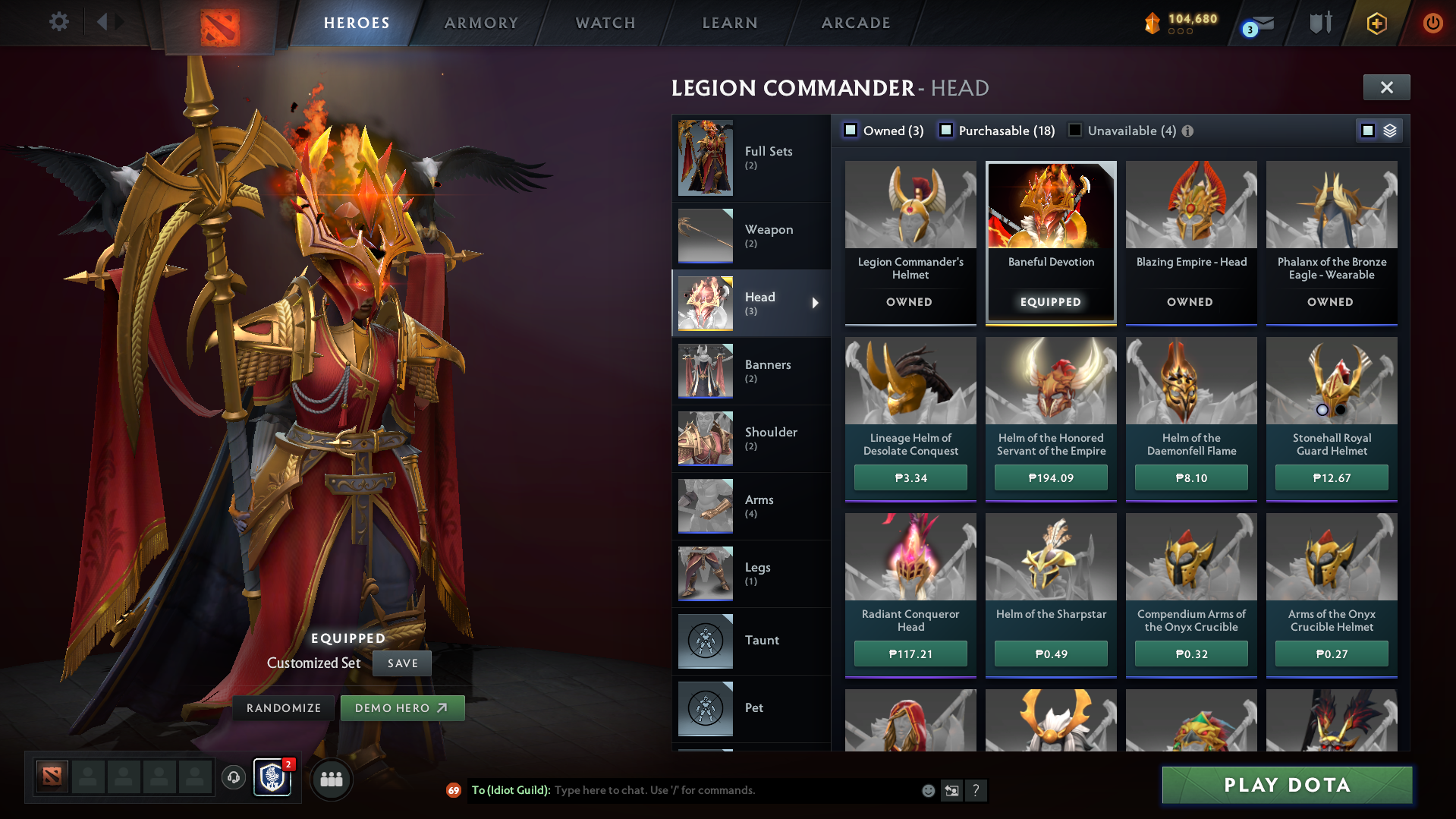This screenshot has height=819, width=1456.
Task: Open the Armory shield-and-sword icon
Action: (1320, 24)
